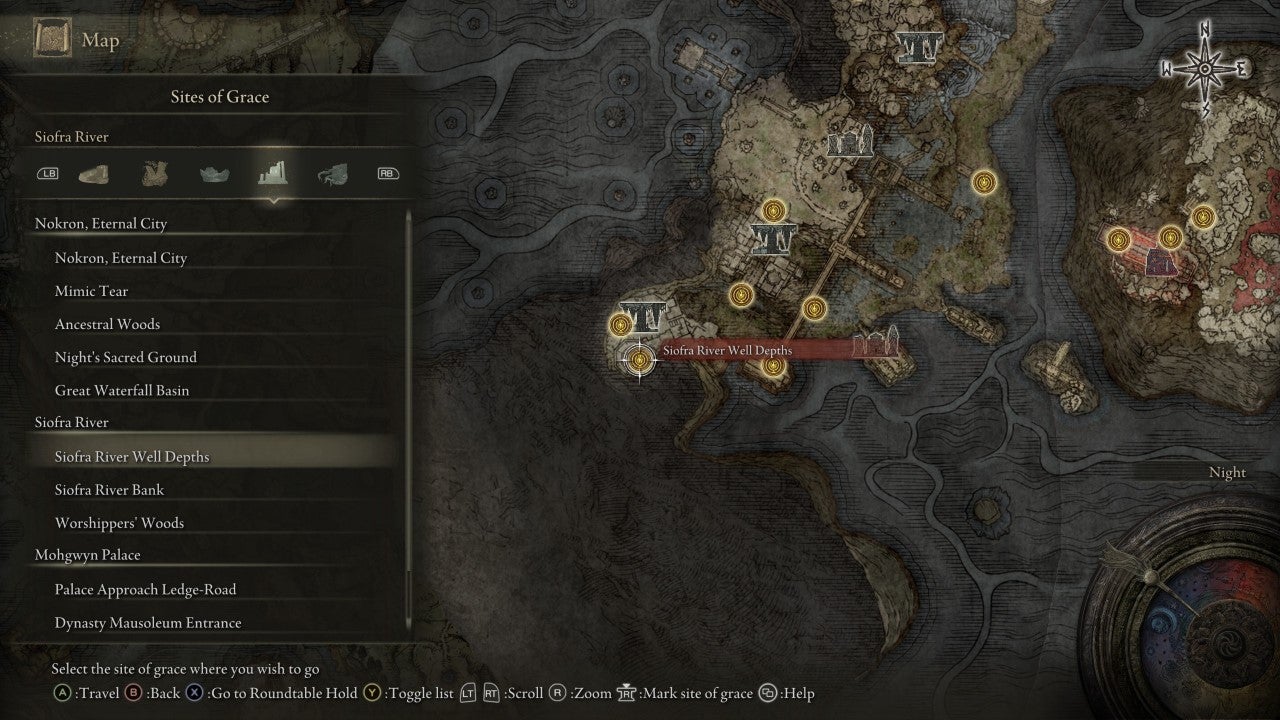Choose Siofra River Bank grace
This screenshot has width=1280, height=720.
click(109, 490)
